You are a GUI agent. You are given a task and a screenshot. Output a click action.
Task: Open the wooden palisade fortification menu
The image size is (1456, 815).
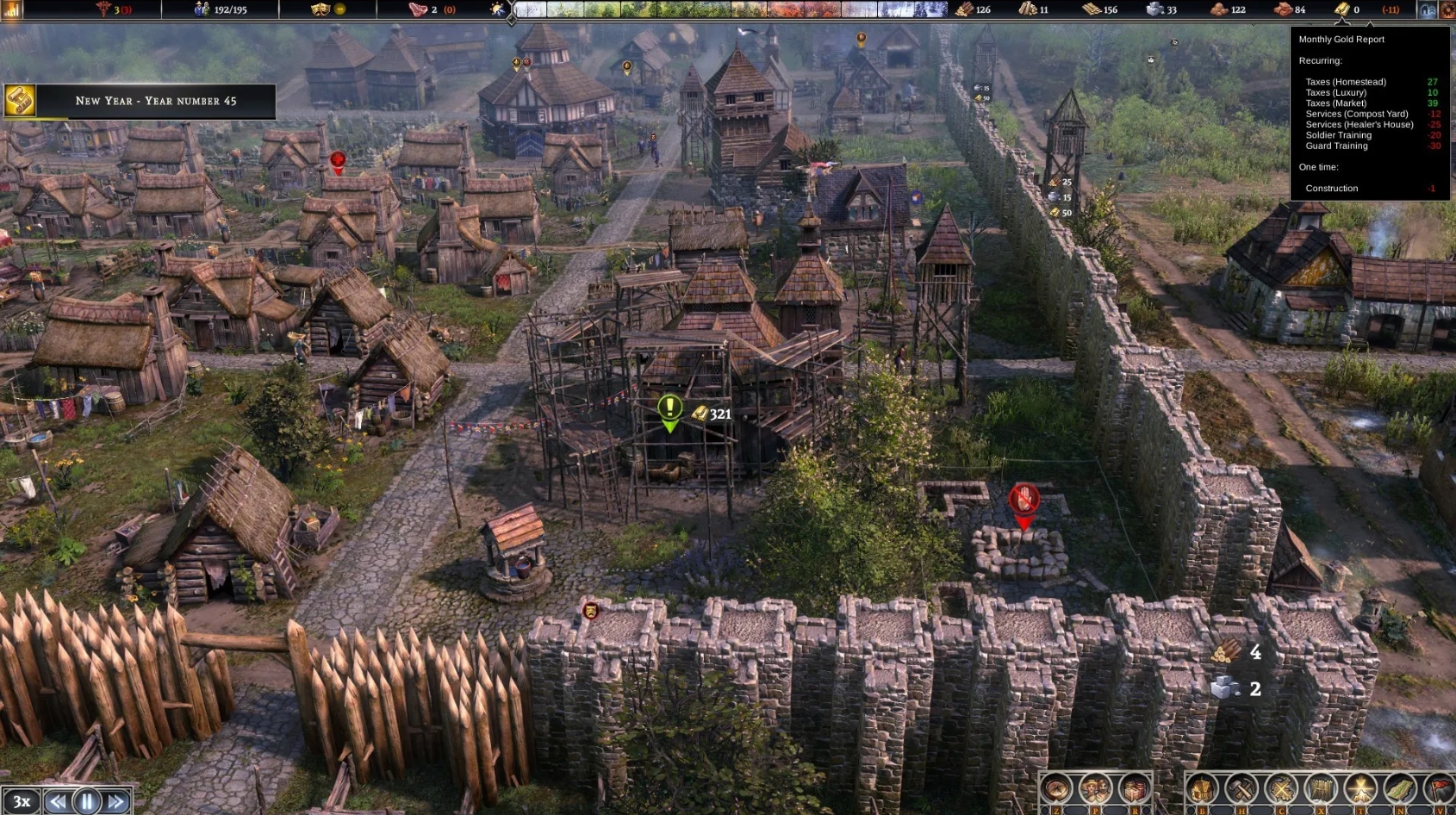pyautogui.click(x=1321, y=789)
